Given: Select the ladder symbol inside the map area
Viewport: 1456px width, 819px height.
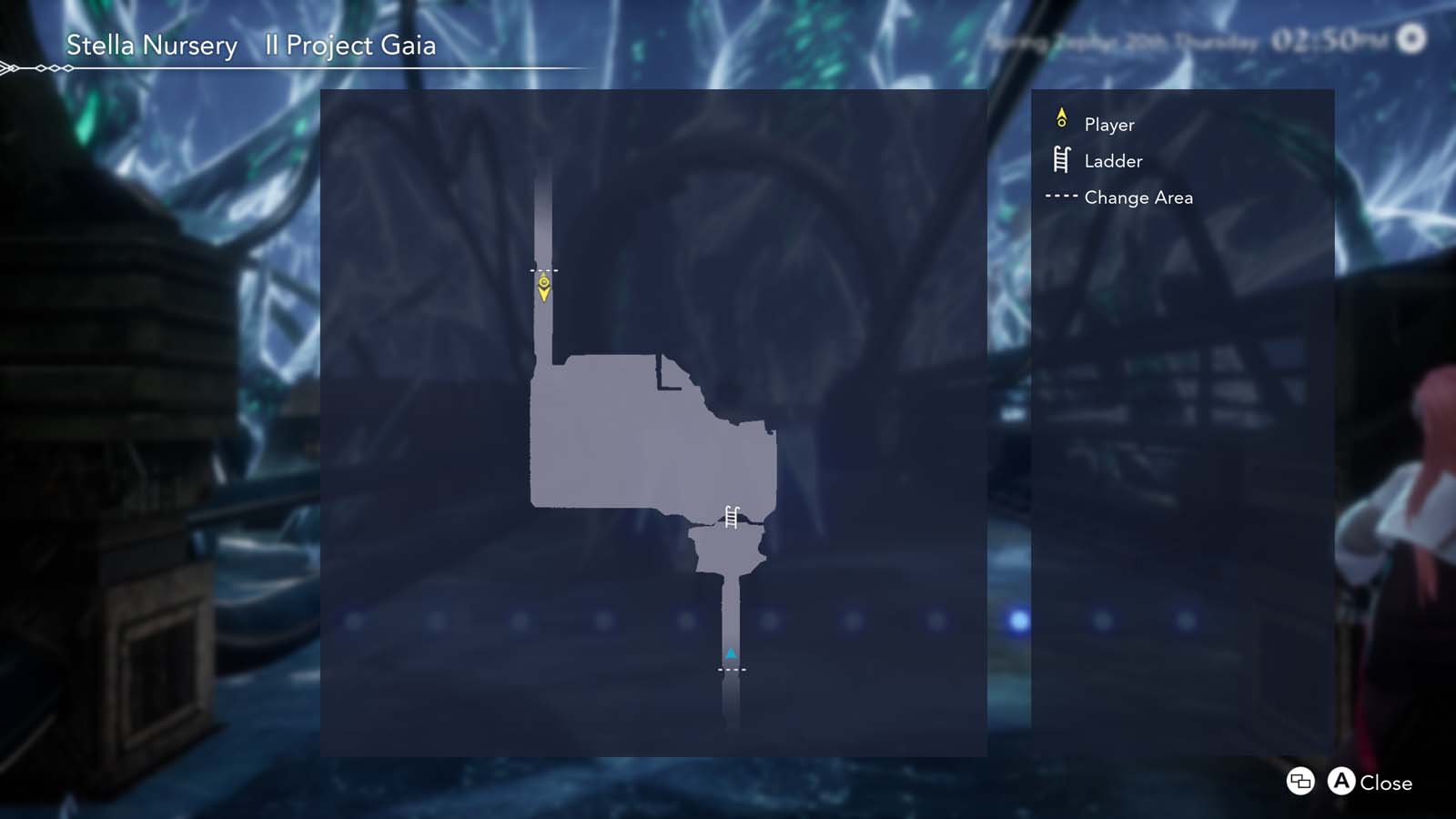Looking at the screenshot, I should pyautogui.click(x=730, y=515).
